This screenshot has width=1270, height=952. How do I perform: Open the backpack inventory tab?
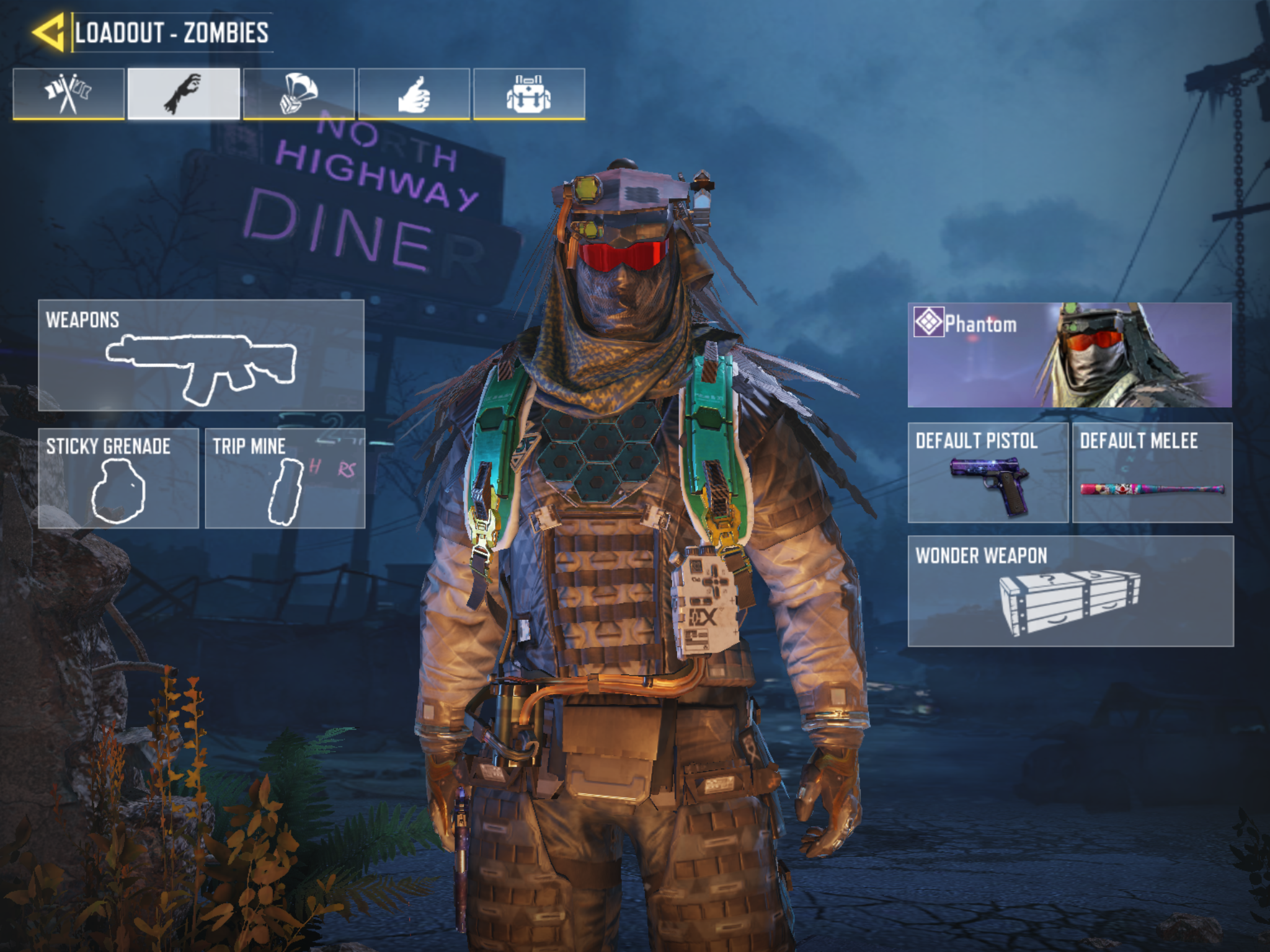tap(529, 94)
